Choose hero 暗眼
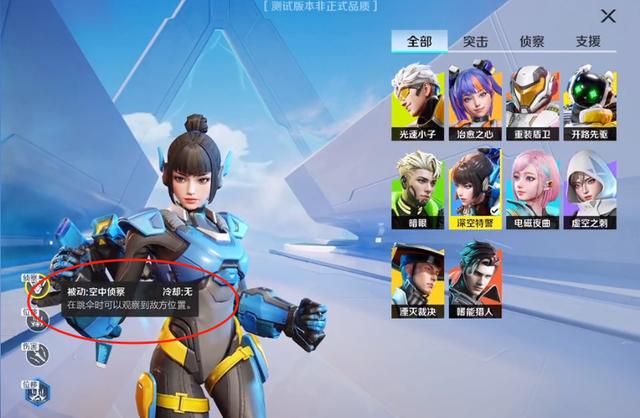 click(416, 187)
